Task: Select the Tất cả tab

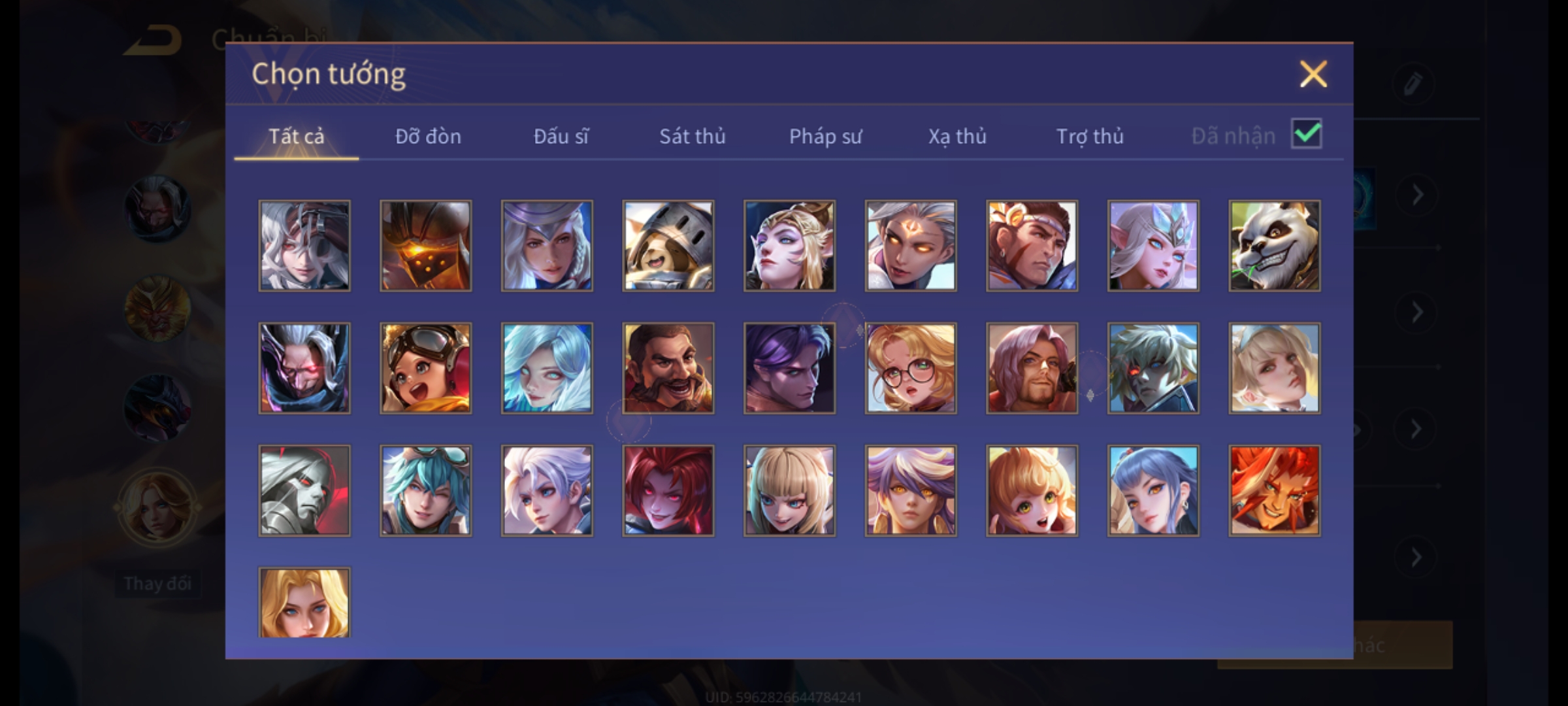Action: [296, 136]
